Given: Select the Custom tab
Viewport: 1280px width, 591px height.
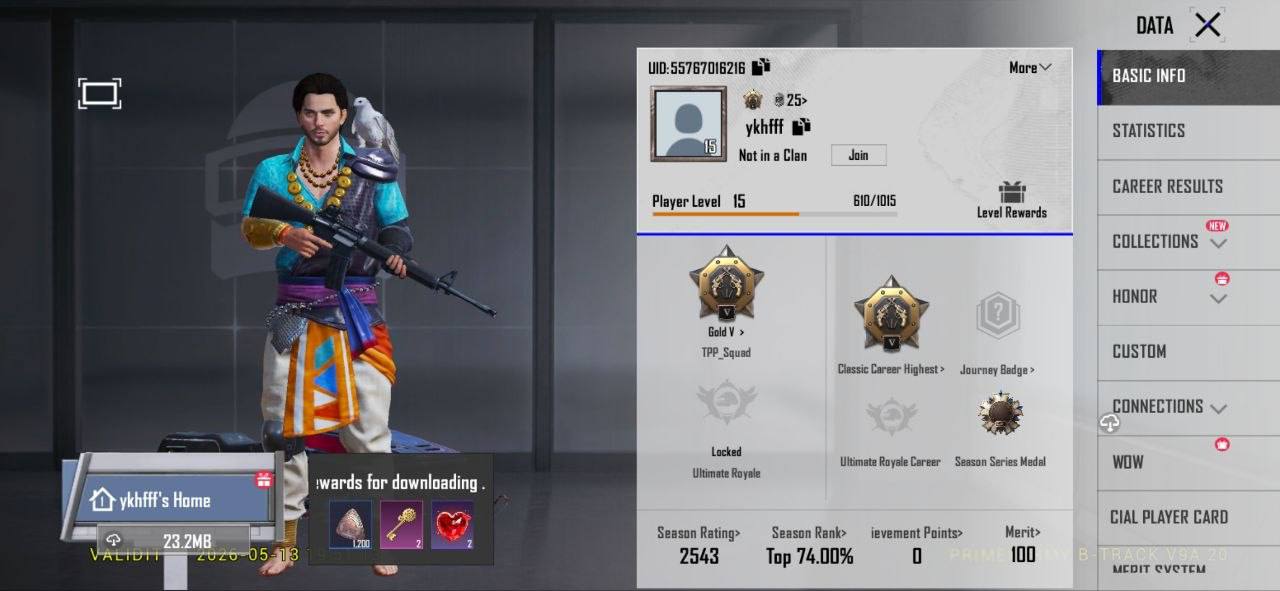Looking at the screenshot, I should pos(1139,351).
